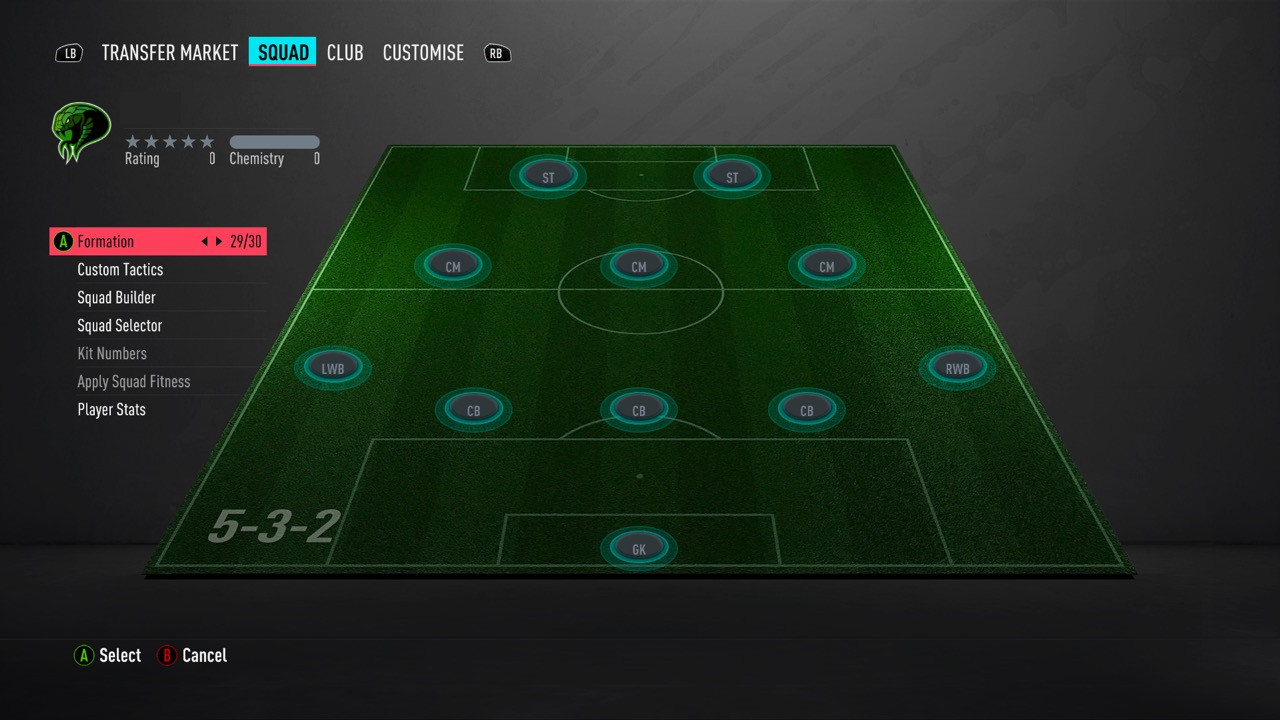Select the RWB wing-back position icon
Screen dimensions: 1280x720
pos(957,367)
